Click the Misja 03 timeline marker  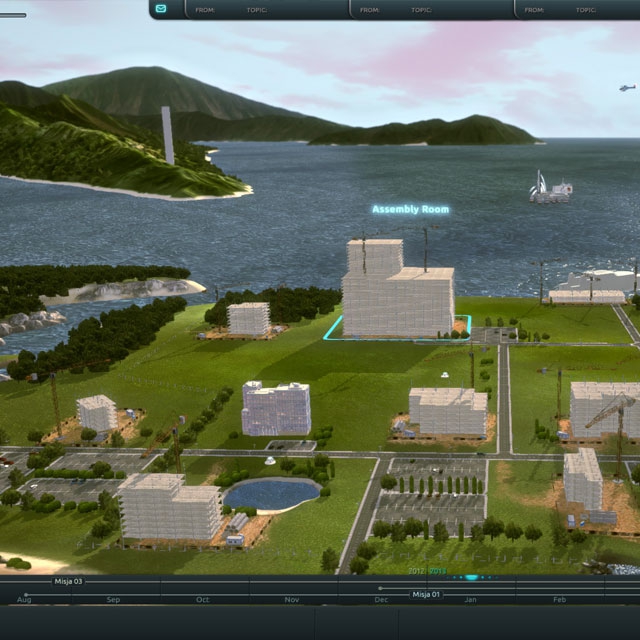point(68,581)
